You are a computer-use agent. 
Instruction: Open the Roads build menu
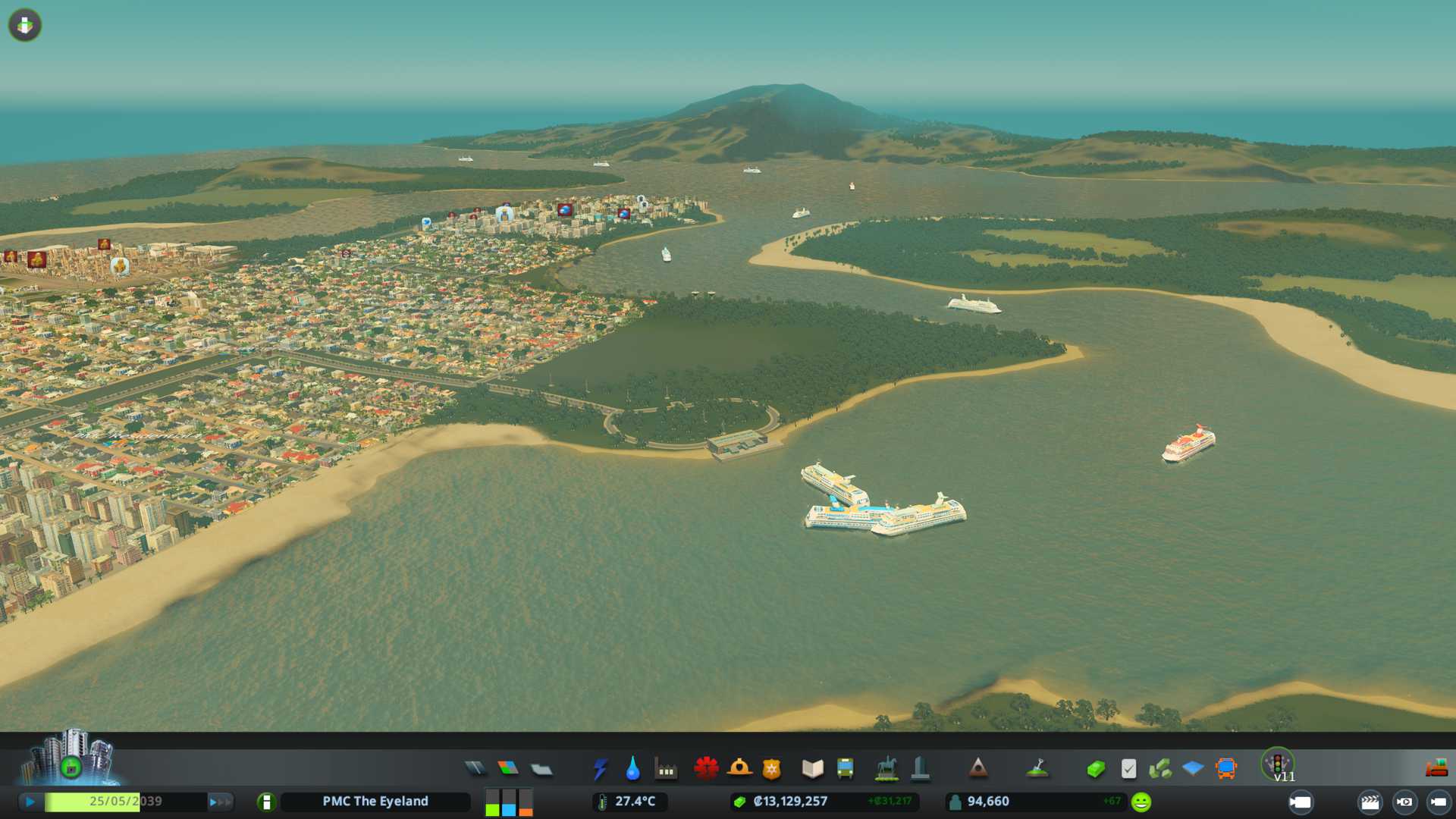click(475, 769)
